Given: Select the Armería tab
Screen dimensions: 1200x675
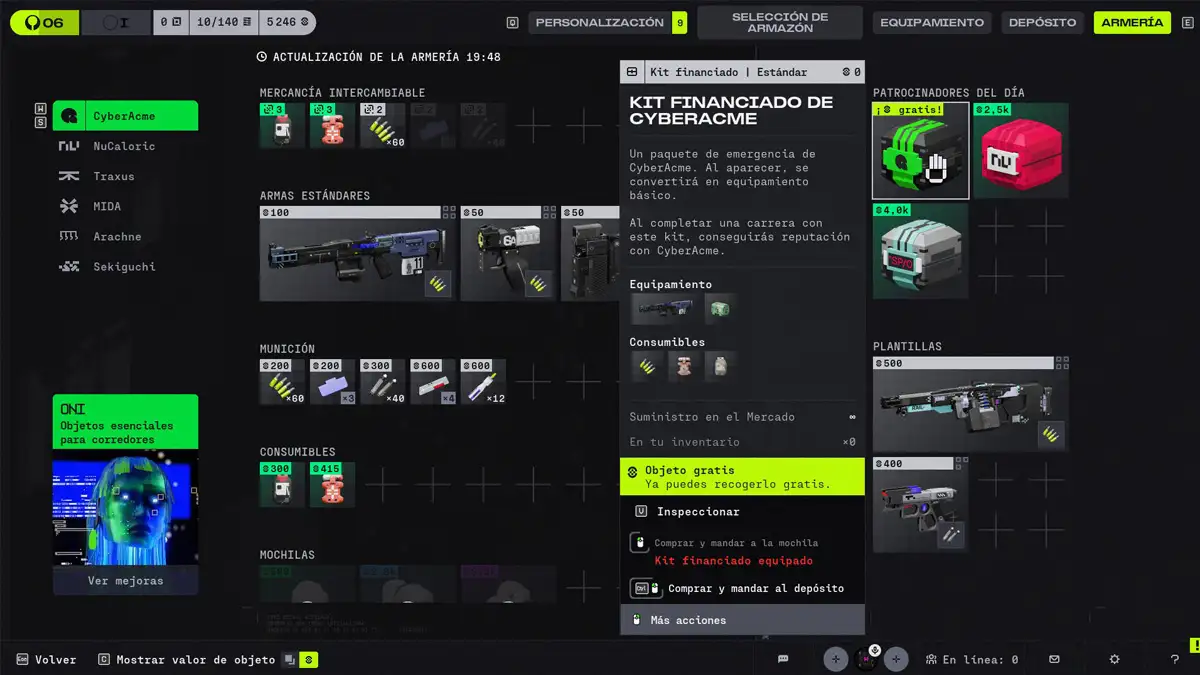Looking at the screenshot, I should click(1132, 22).
